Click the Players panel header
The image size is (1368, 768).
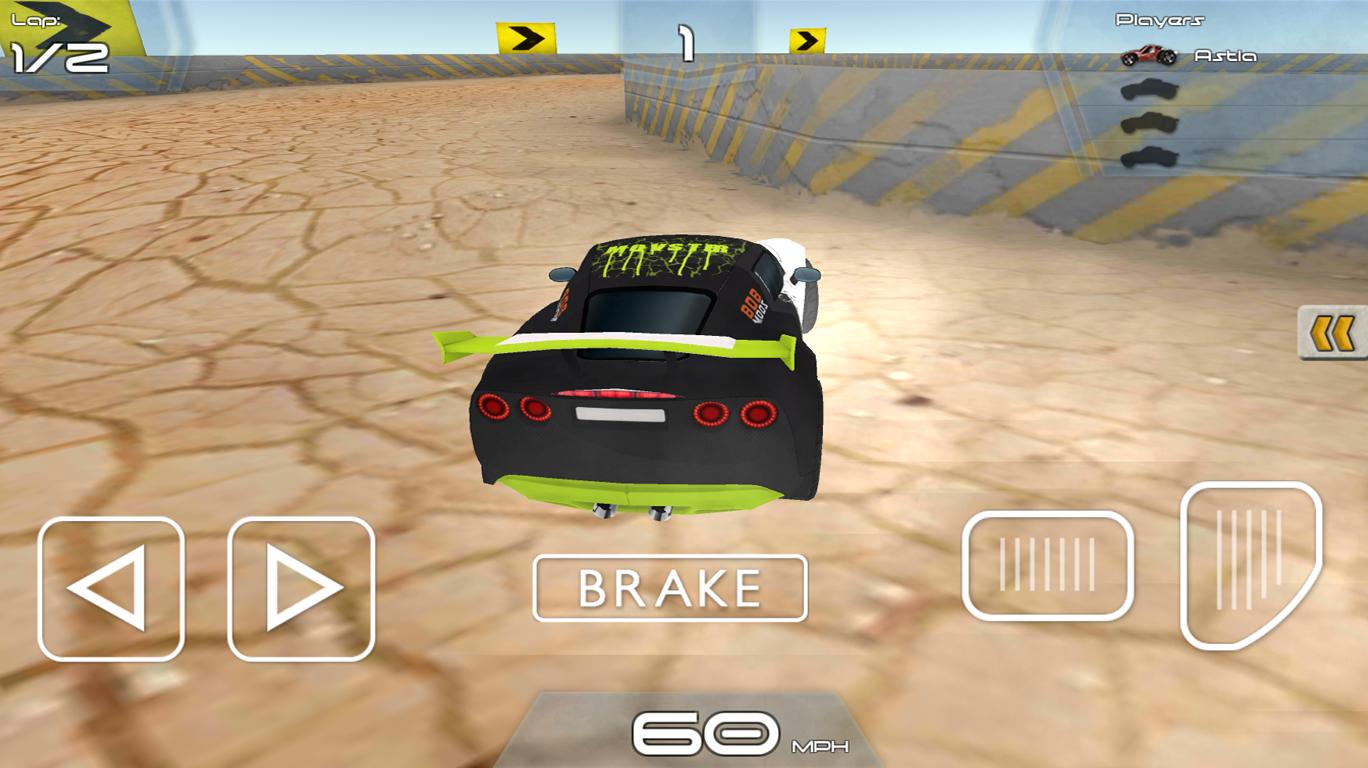(1162, 17)
